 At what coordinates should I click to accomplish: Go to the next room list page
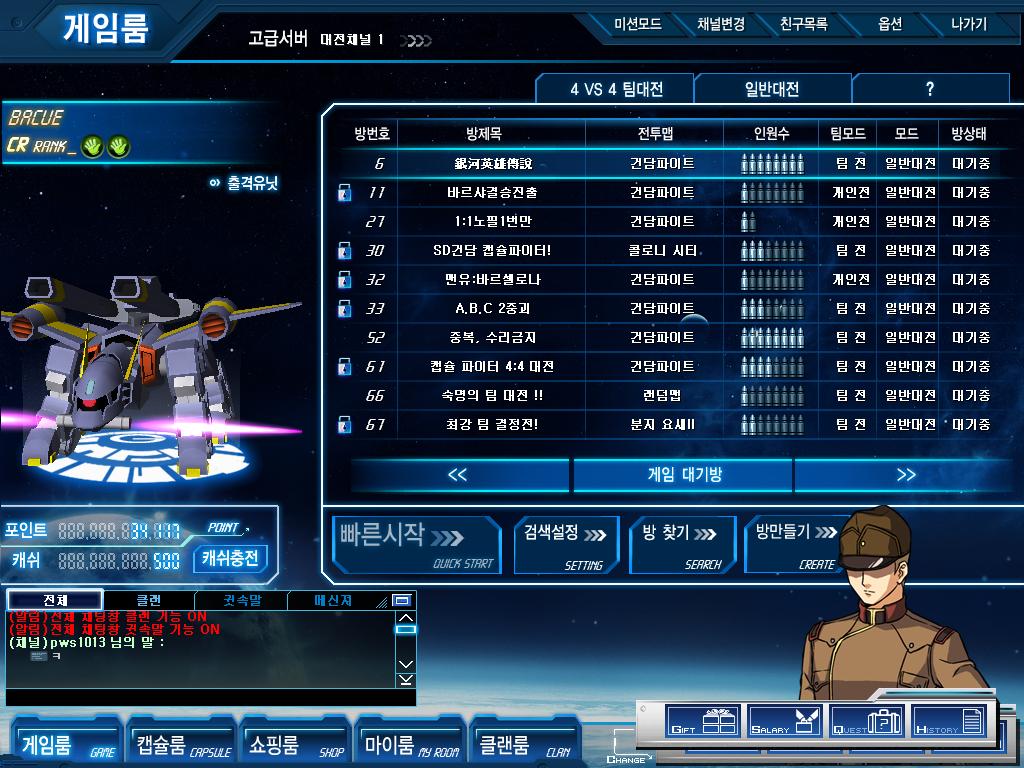point(906,475)
